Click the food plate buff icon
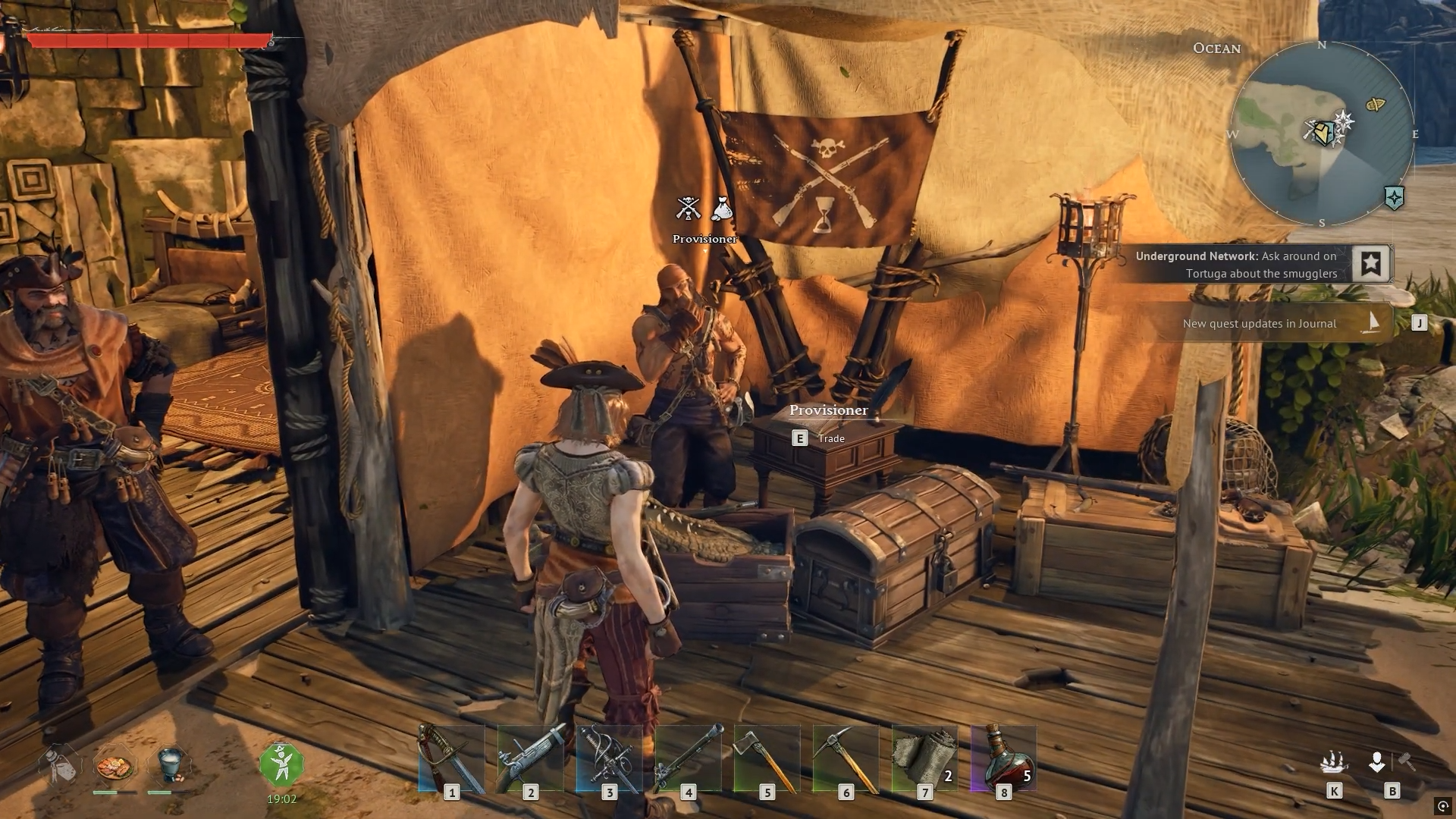This screenshot has height=819, width=1456. pyautogui.click(x=115, y=764)
